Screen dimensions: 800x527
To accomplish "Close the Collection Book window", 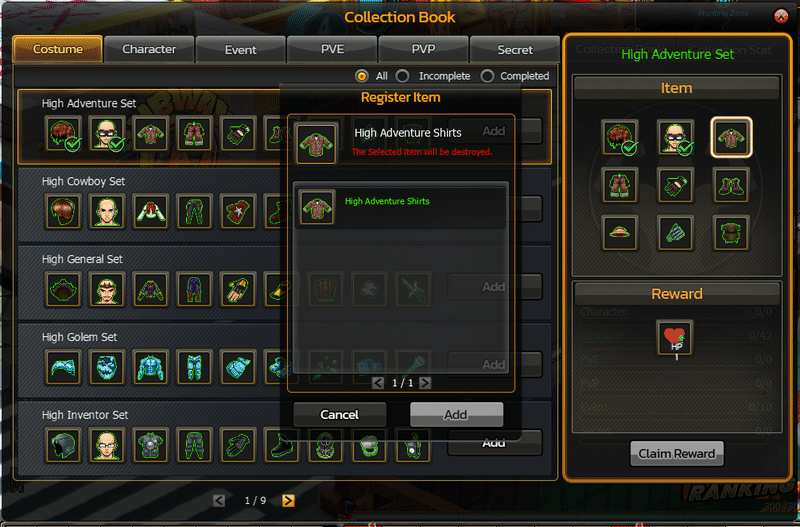I will click(x=781, y=16).
